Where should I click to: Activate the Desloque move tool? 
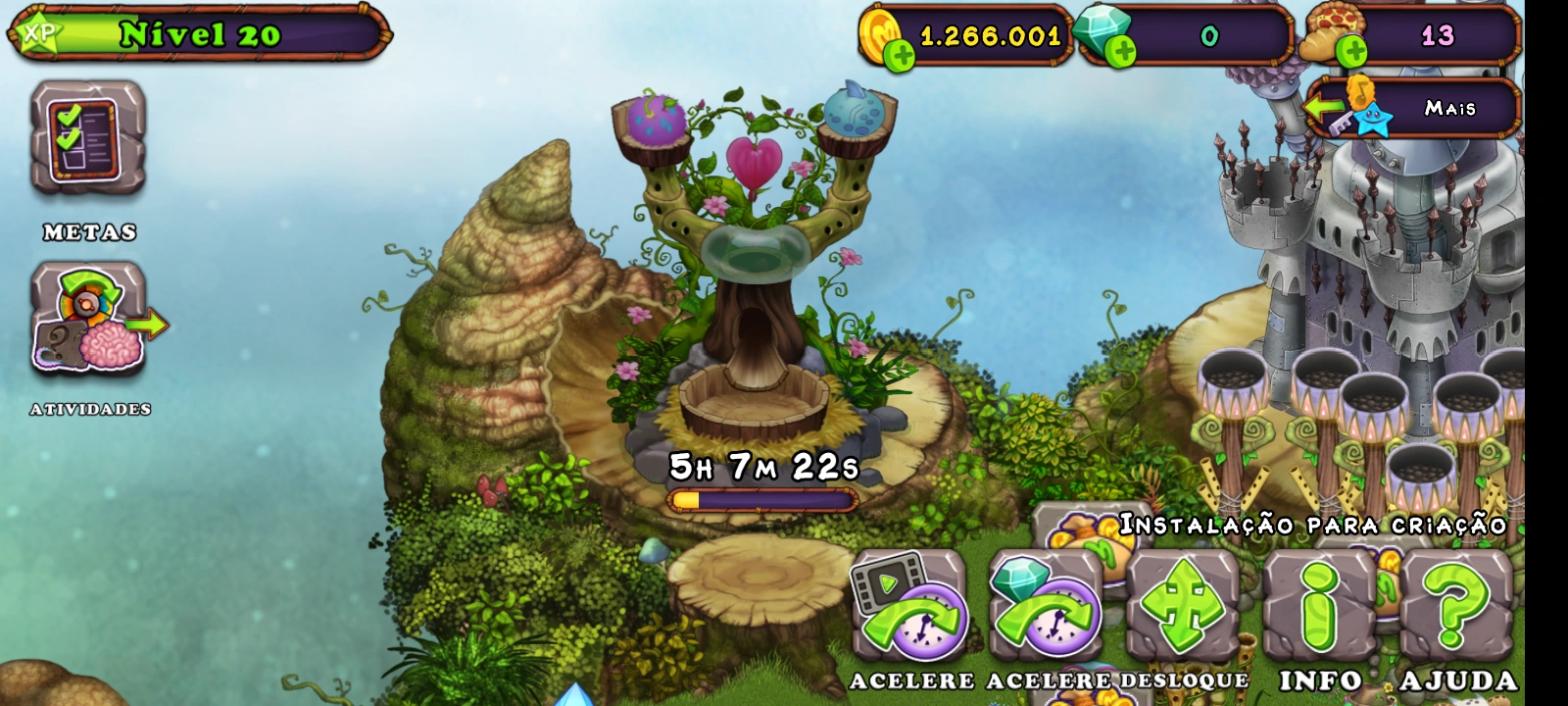coord(1183,608)
